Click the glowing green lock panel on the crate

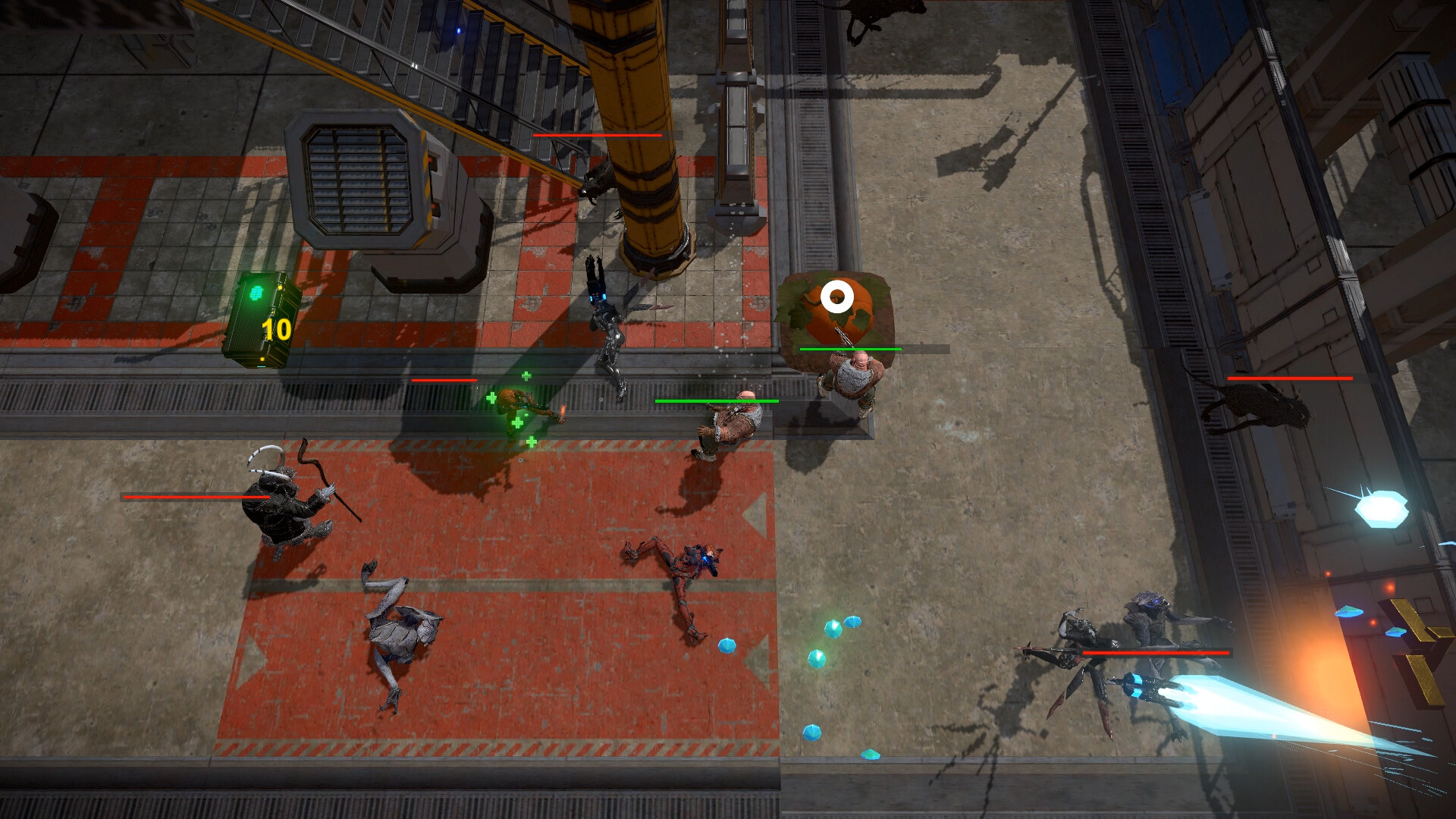click(x=256, y=294)
